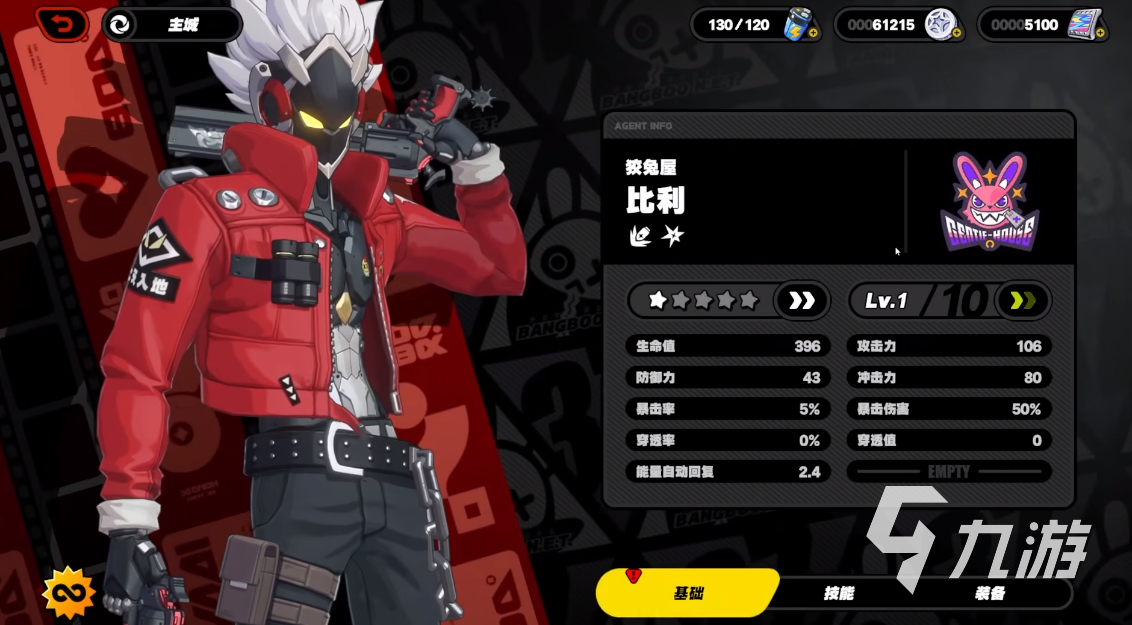Add silver coin currency with the plus

coord(957,34)
